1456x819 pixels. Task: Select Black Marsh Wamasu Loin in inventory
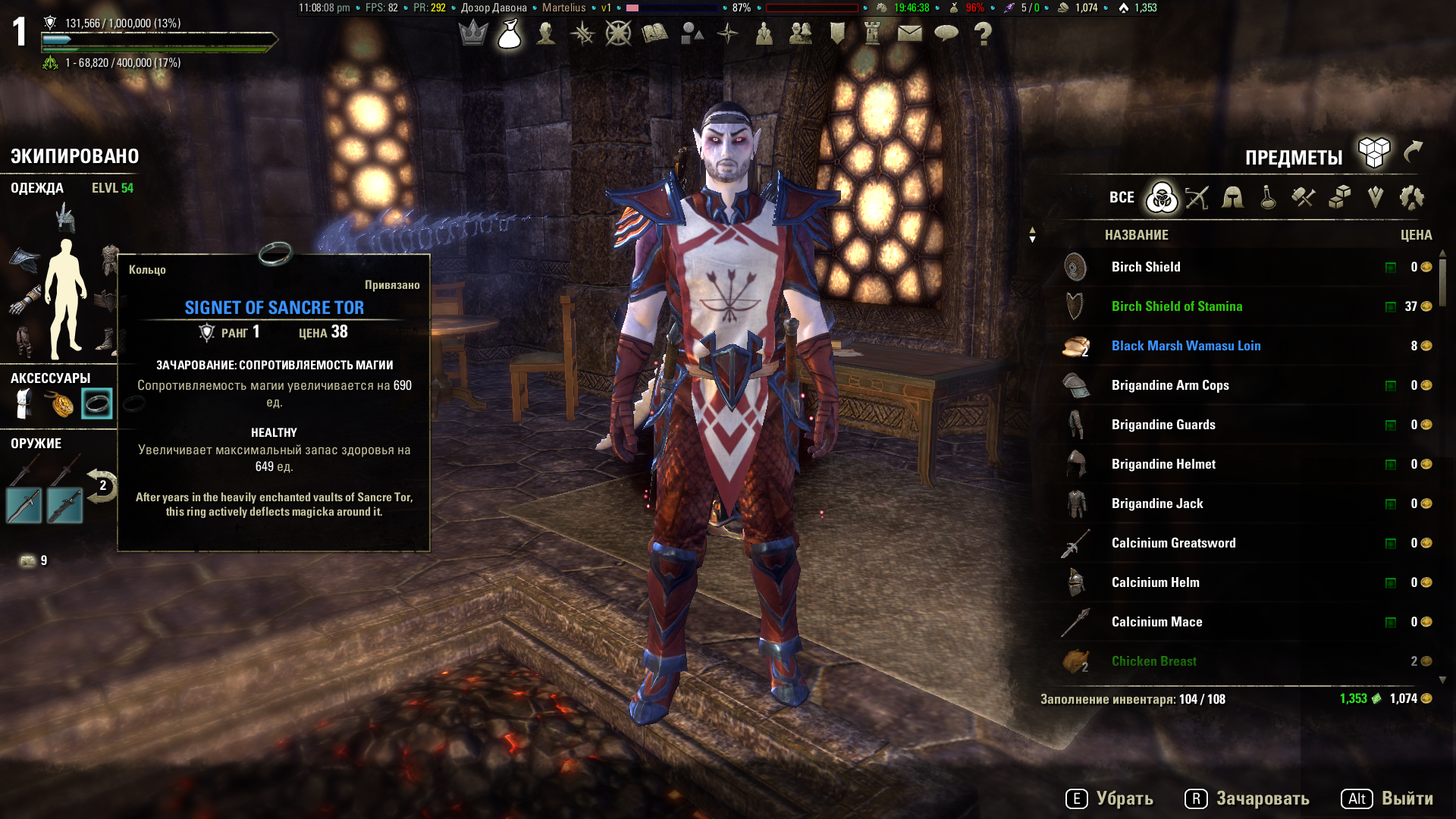point(1185,346)
